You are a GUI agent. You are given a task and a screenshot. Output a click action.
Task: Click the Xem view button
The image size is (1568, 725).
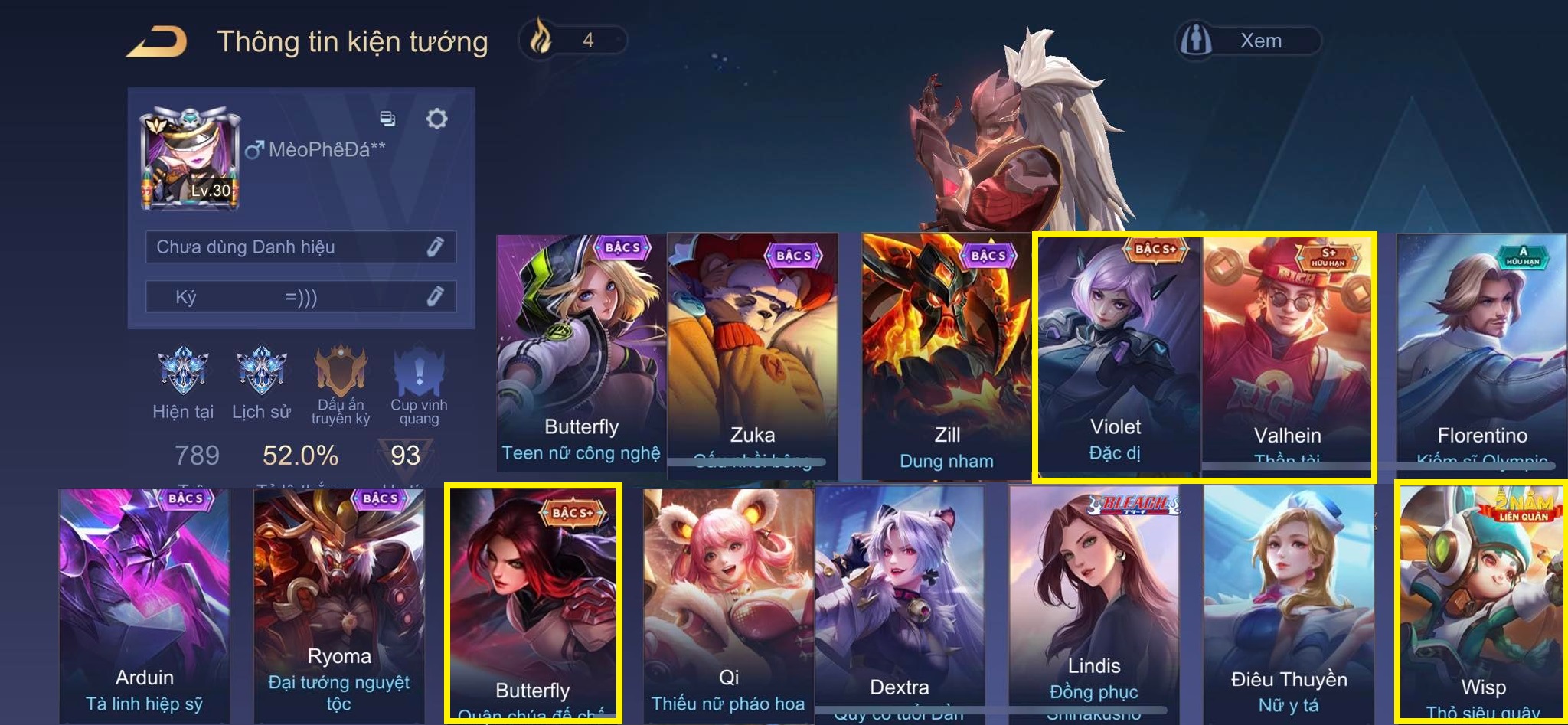coord(1248,41)
